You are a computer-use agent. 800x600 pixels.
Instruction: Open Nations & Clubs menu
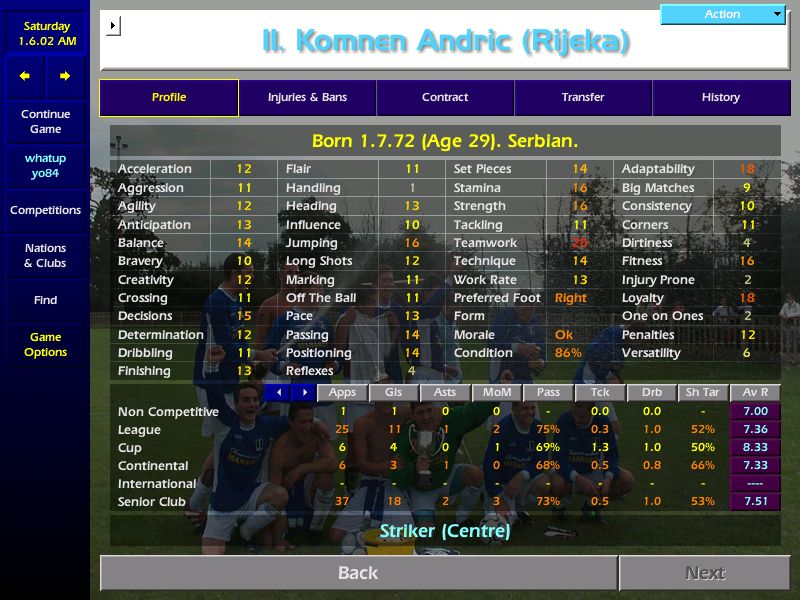pyautogui.click(x=45, y=256)
